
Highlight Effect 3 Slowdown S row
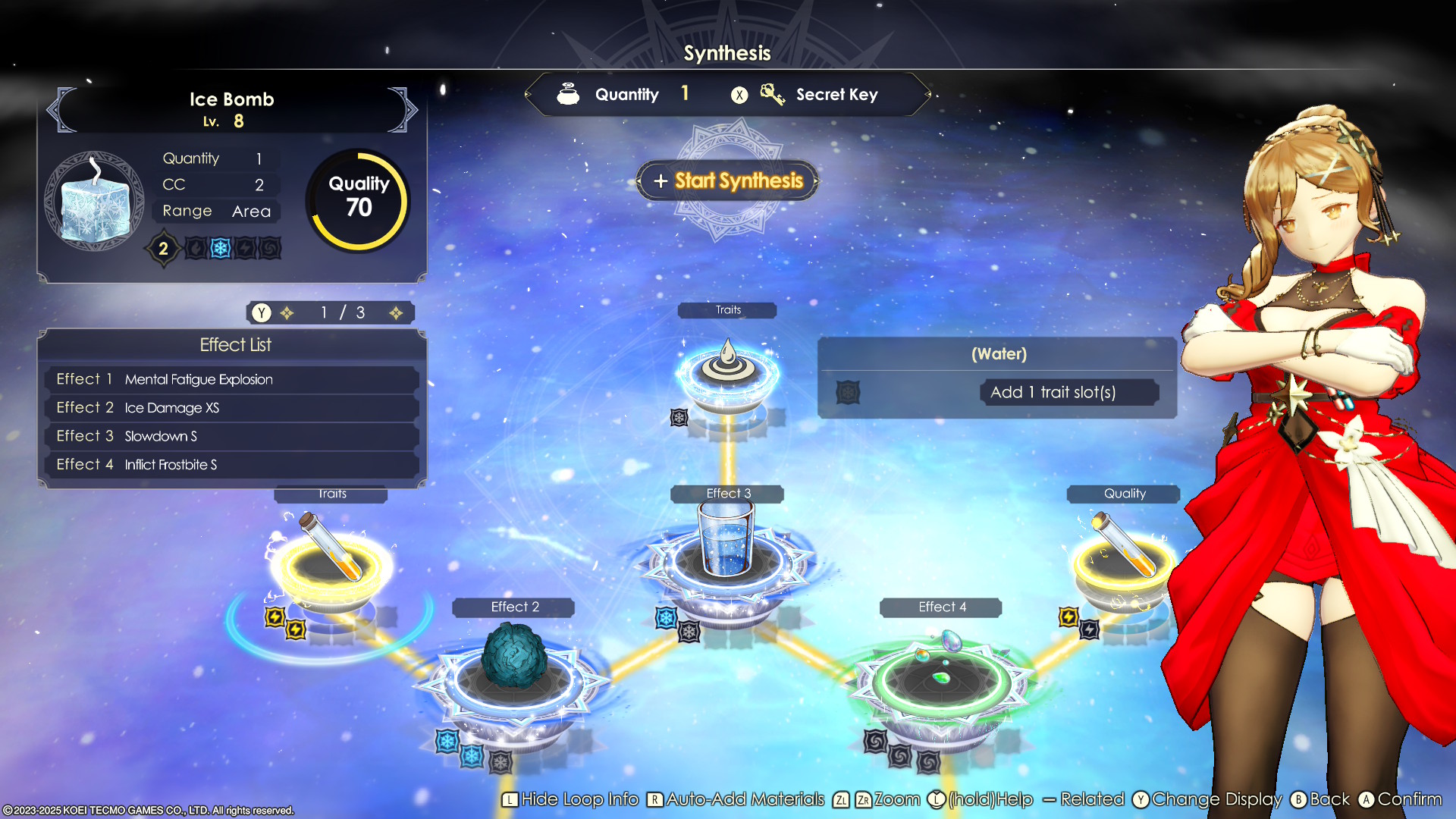click(232, 436)
